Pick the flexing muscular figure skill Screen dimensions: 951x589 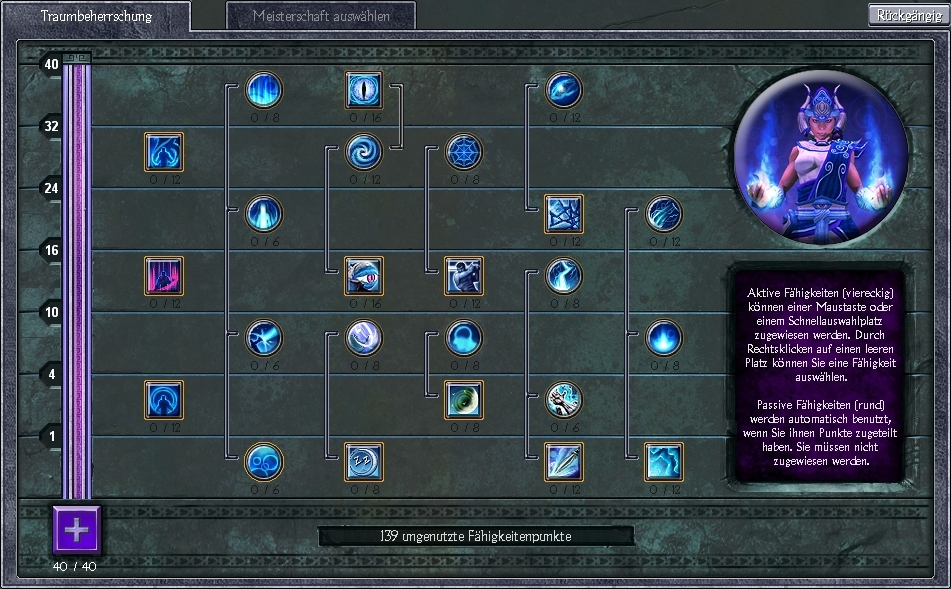[x=464, y=276]
